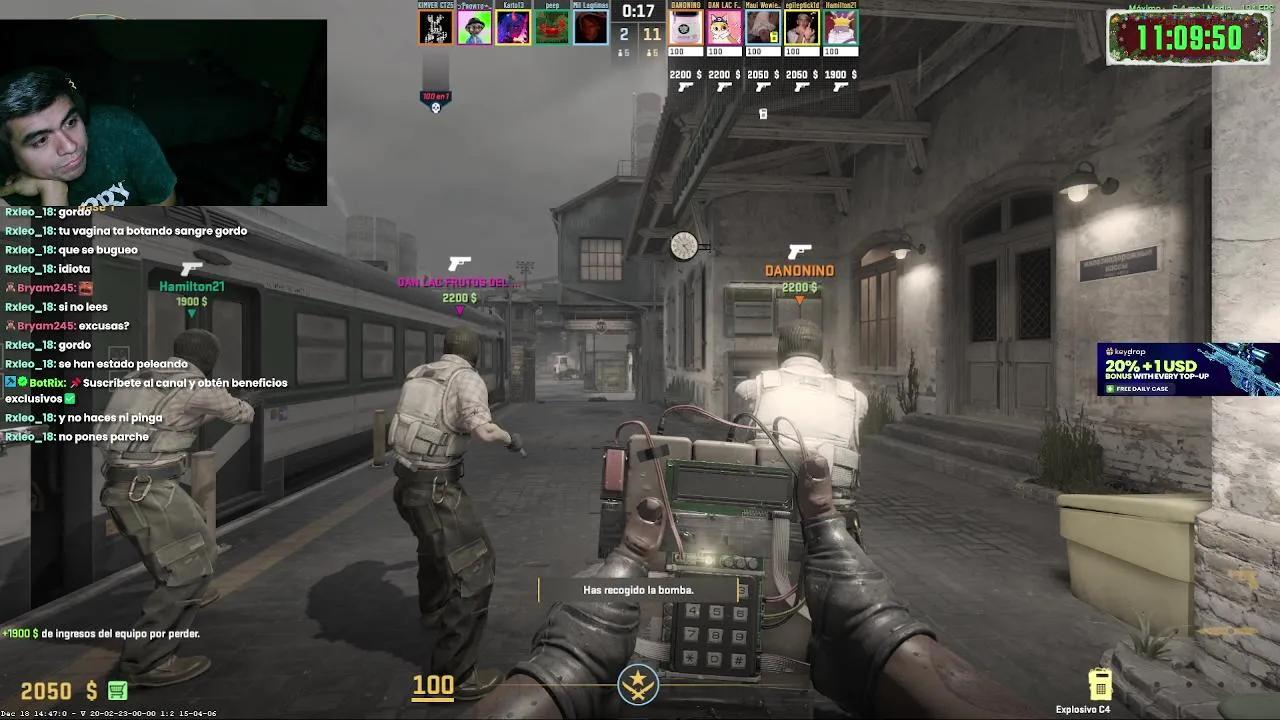Click DANONINO's health bar showing 100
Screen dimensions: 1280x720
[x=685, y=50]
